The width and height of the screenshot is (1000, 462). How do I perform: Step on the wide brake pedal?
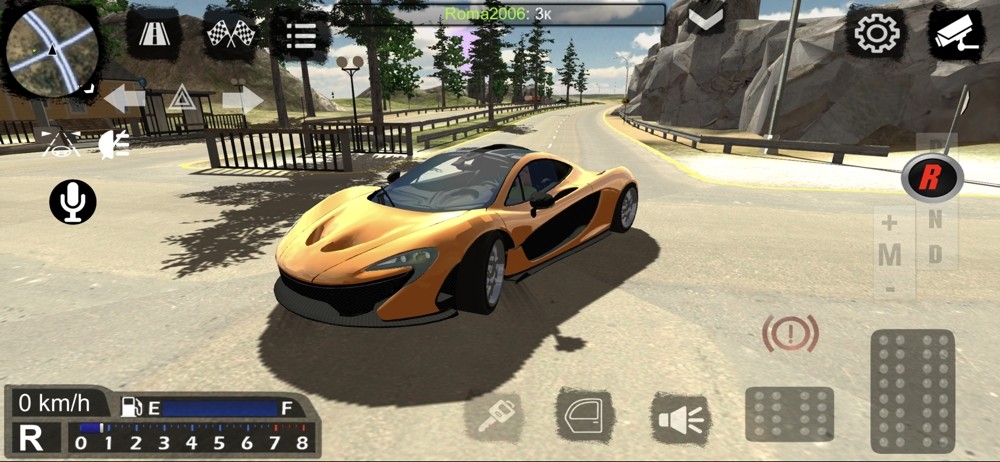(x=789, y=414)
